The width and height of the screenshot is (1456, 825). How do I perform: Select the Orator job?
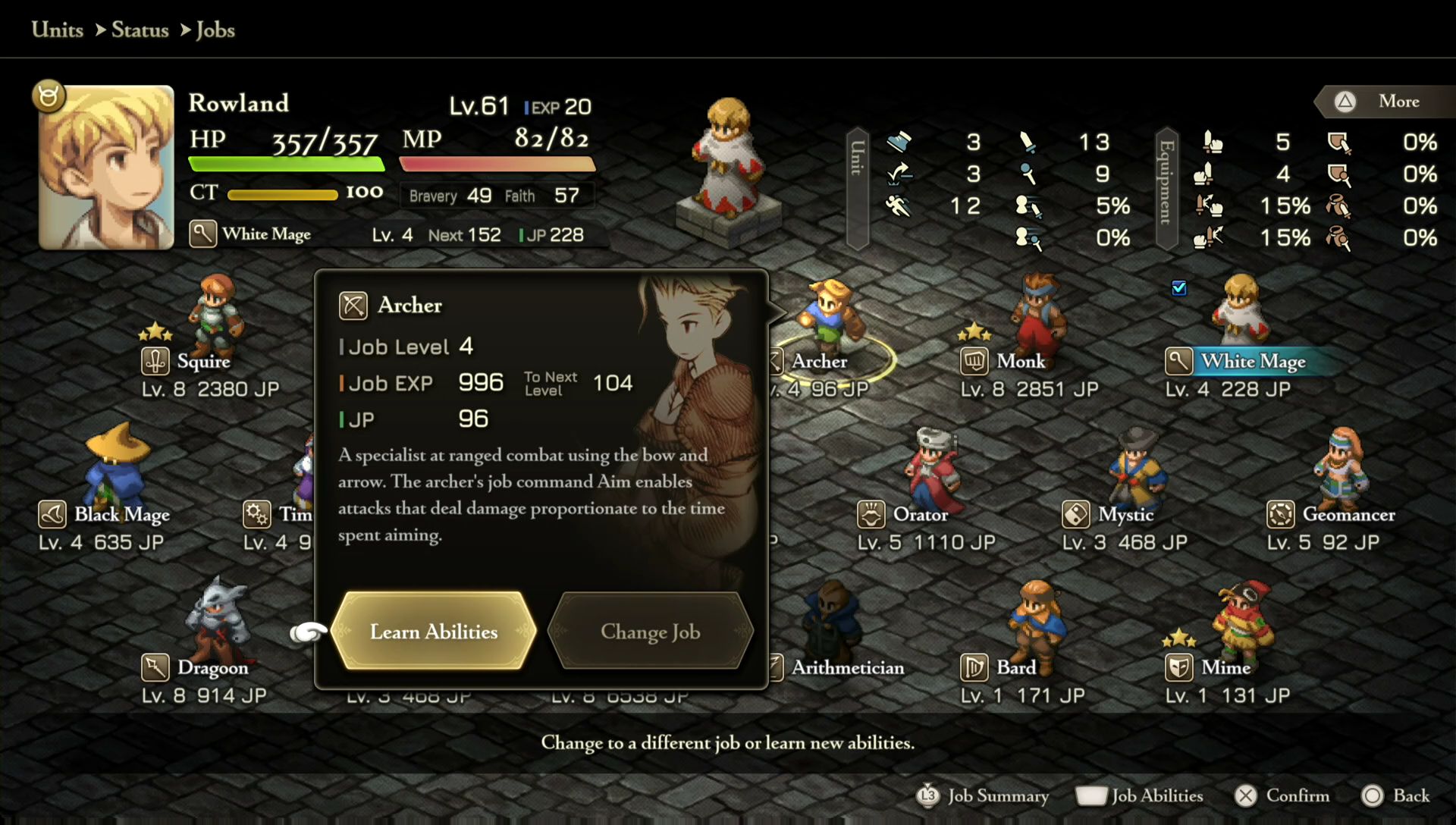[x=919, y=514]
